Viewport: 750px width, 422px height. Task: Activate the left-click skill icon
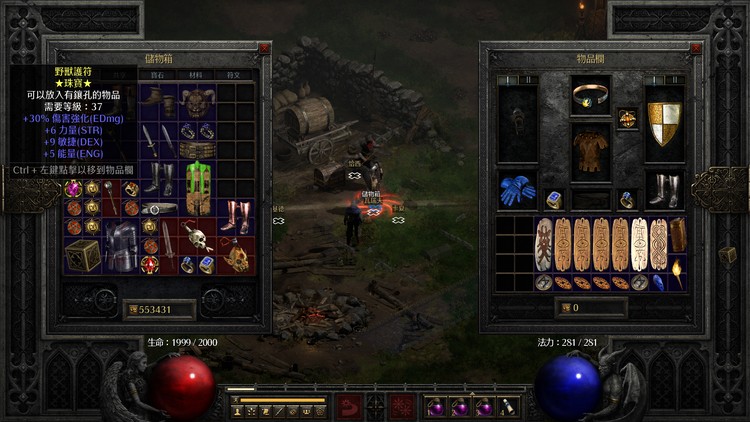[348, 405]
